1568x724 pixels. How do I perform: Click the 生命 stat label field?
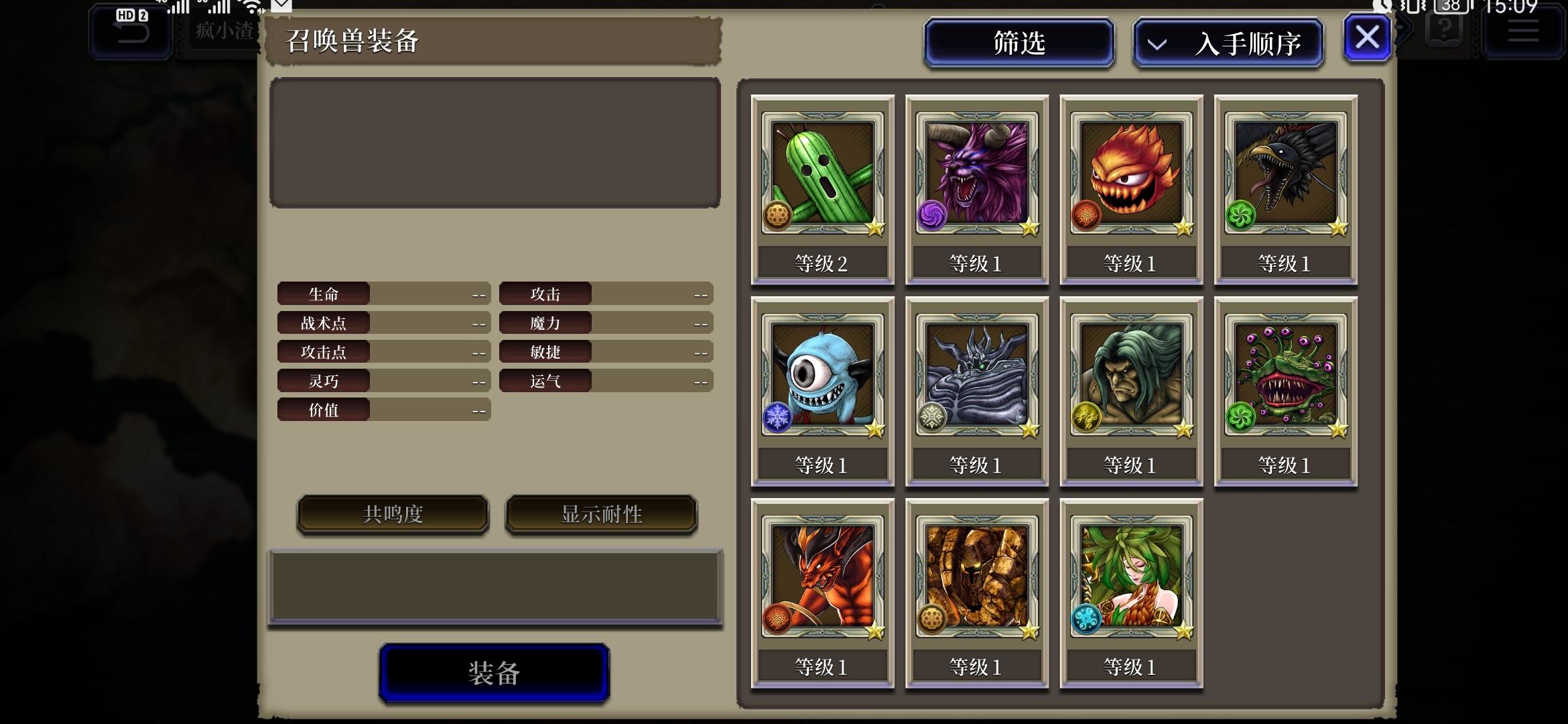(324, 293)
